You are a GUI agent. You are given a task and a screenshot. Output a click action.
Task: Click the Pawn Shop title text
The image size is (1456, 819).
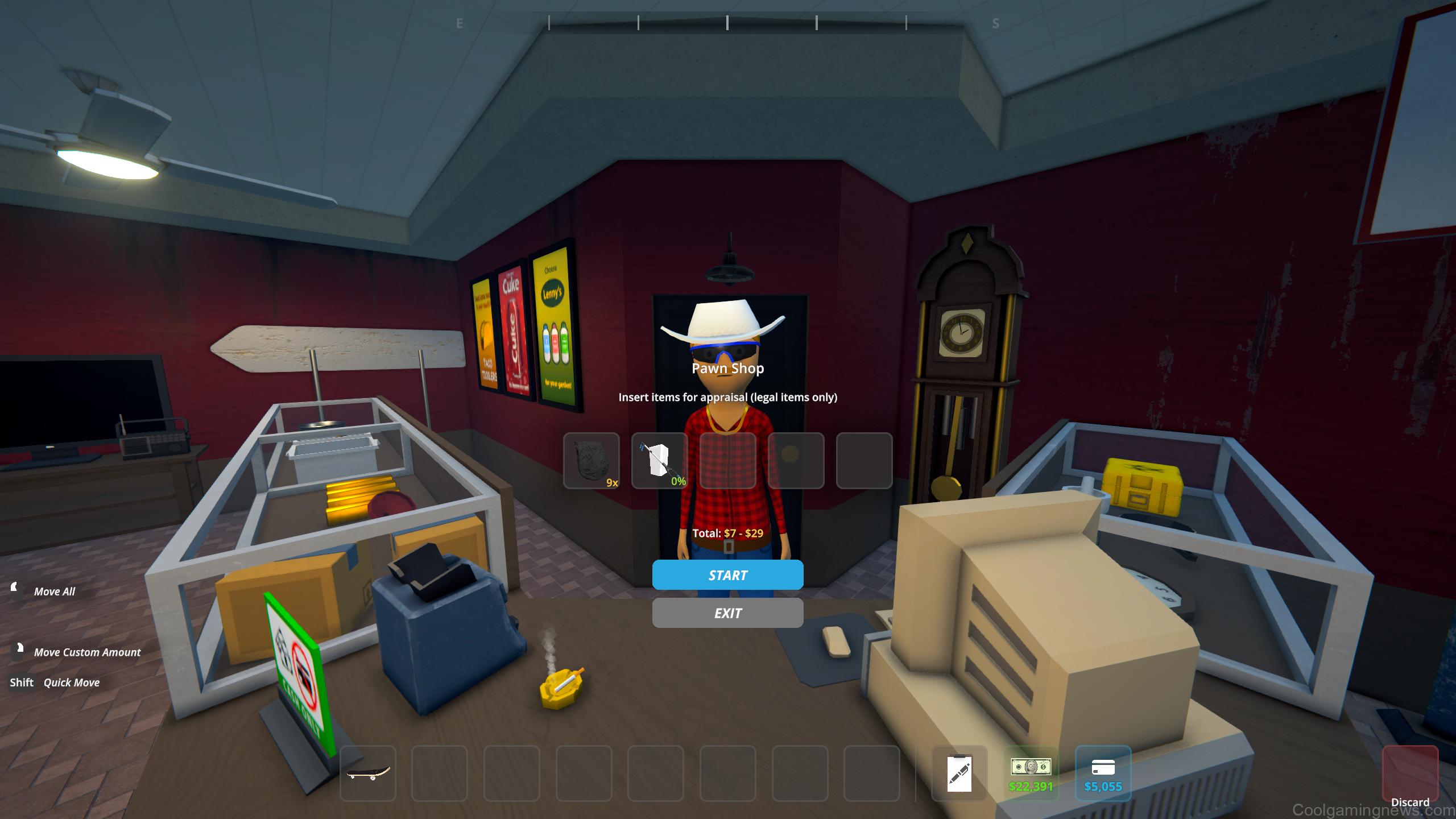[x=728, y=369]
